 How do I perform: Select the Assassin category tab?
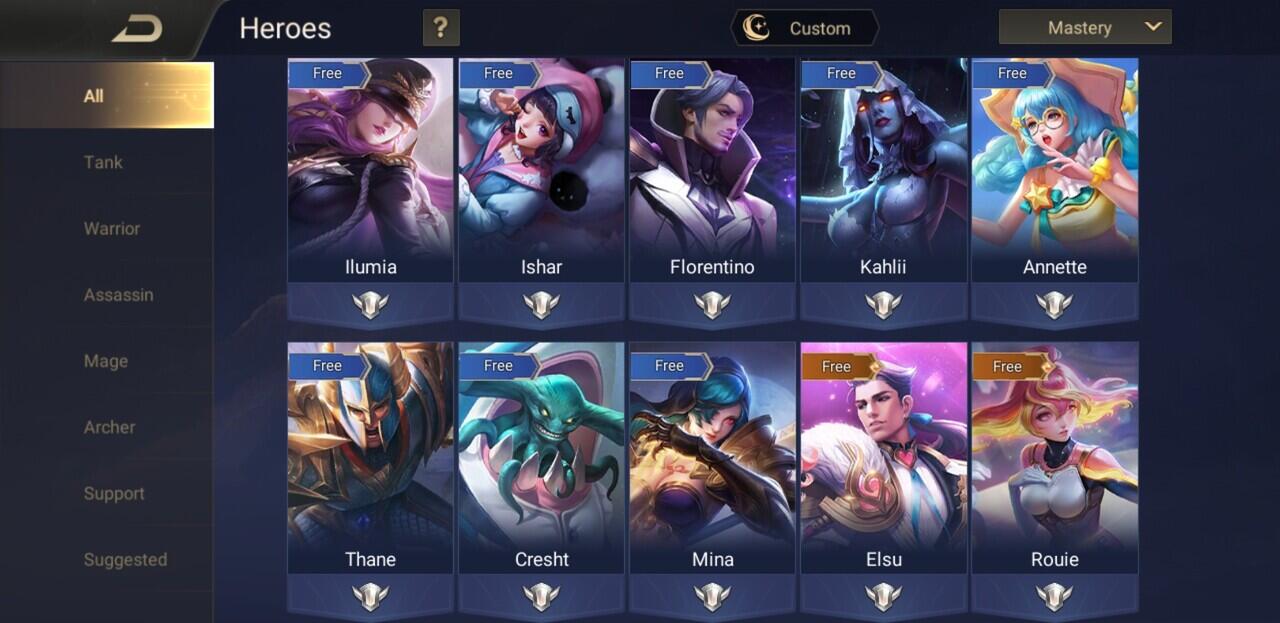[118, 295]
